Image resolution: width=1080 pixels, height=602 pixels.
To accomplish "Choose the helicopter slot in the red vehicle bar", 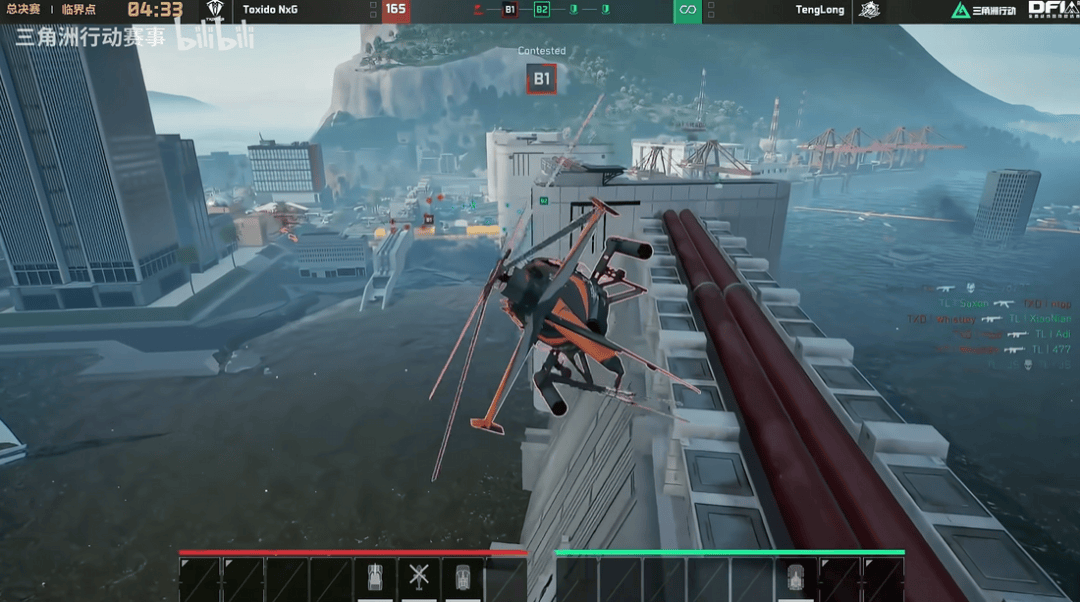I will pos(419,577).
